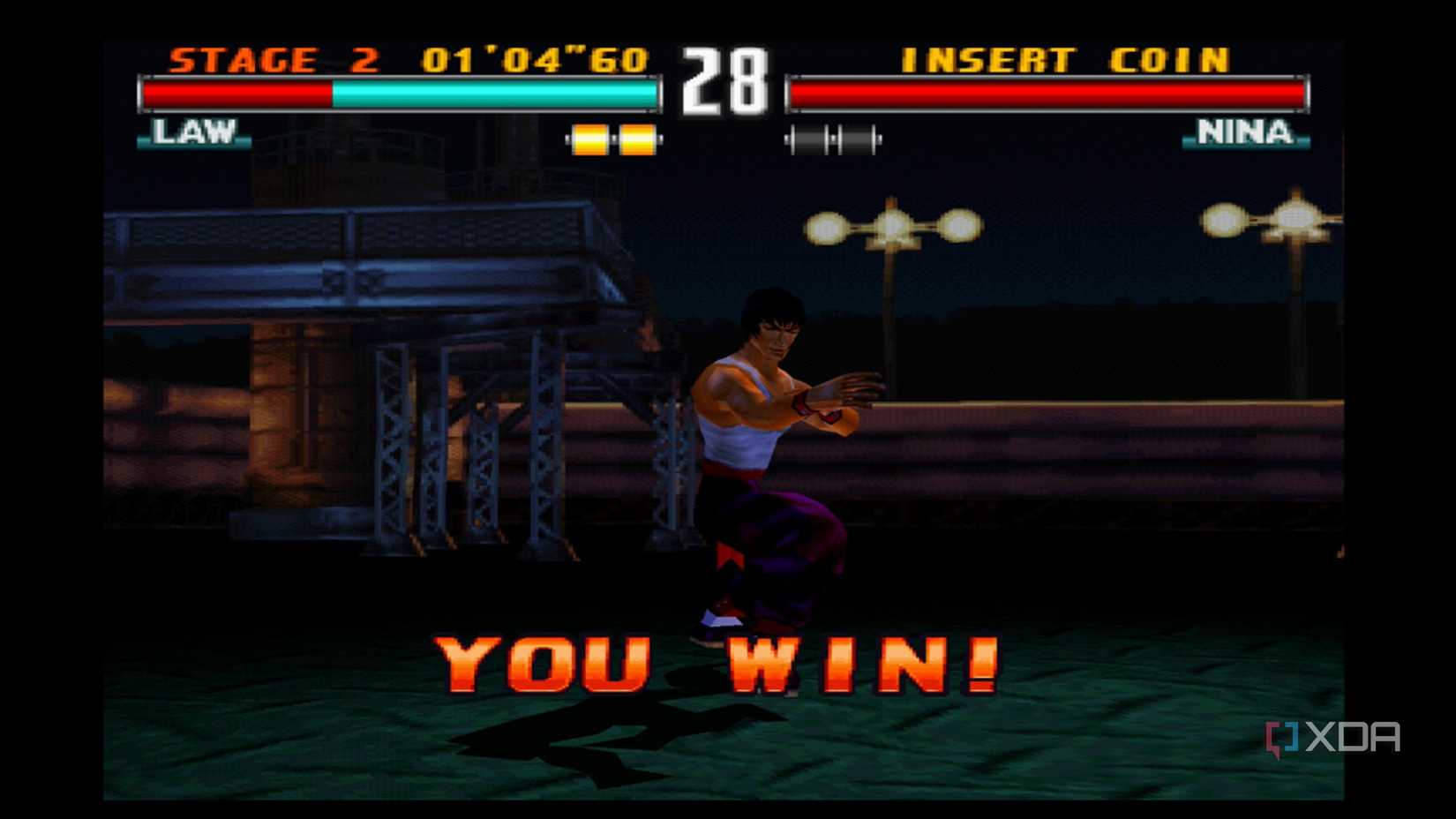Viewport: 1456px width, 819px height.
Task: Select the NINA nameplate
Action: click(1246, 134)
